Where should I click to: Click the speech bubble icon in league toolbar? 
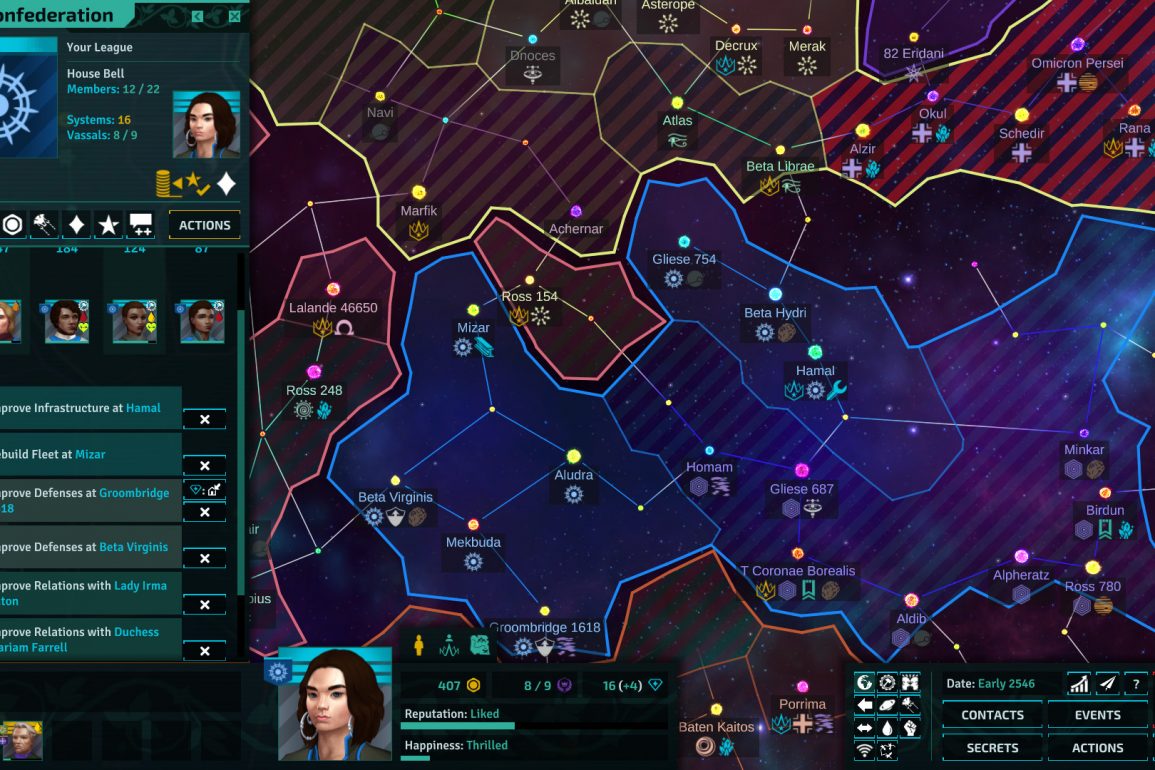tap(141, 225)
